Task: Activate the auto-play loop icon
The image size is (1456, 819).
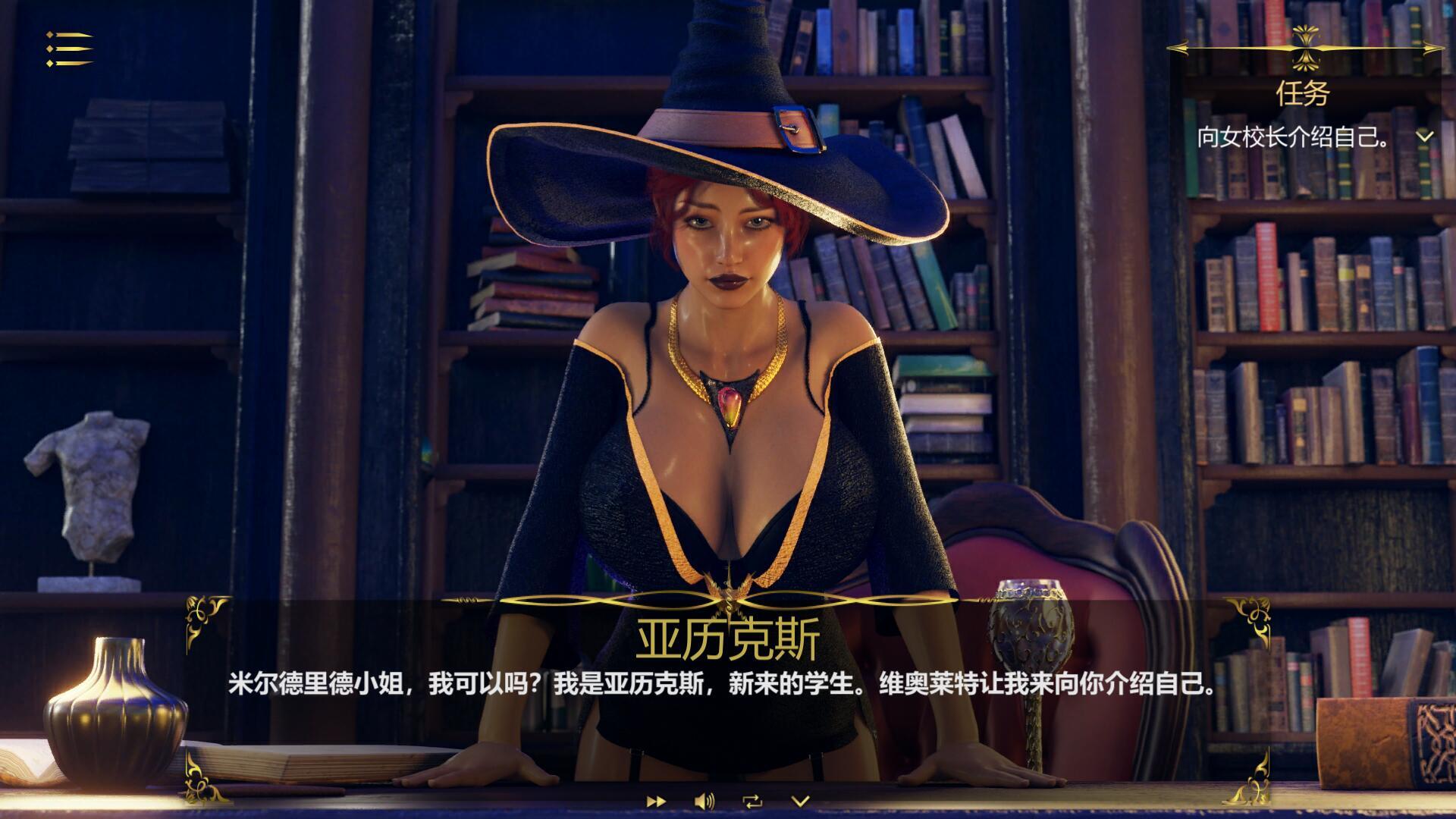Action: click(753, 801)
